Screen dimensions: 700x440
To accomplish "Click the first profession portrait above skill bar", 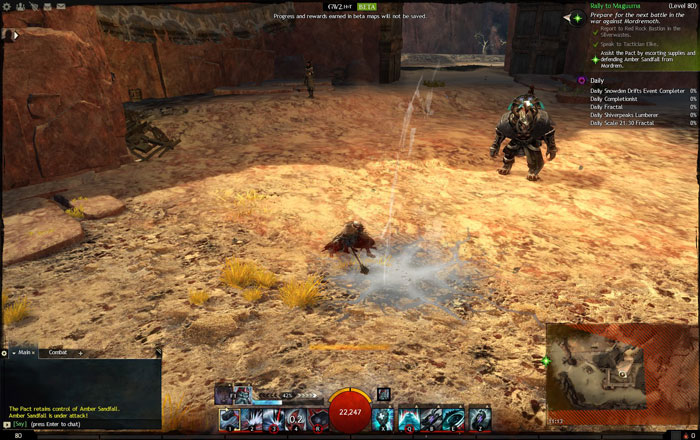I will (x=224, y=395).
